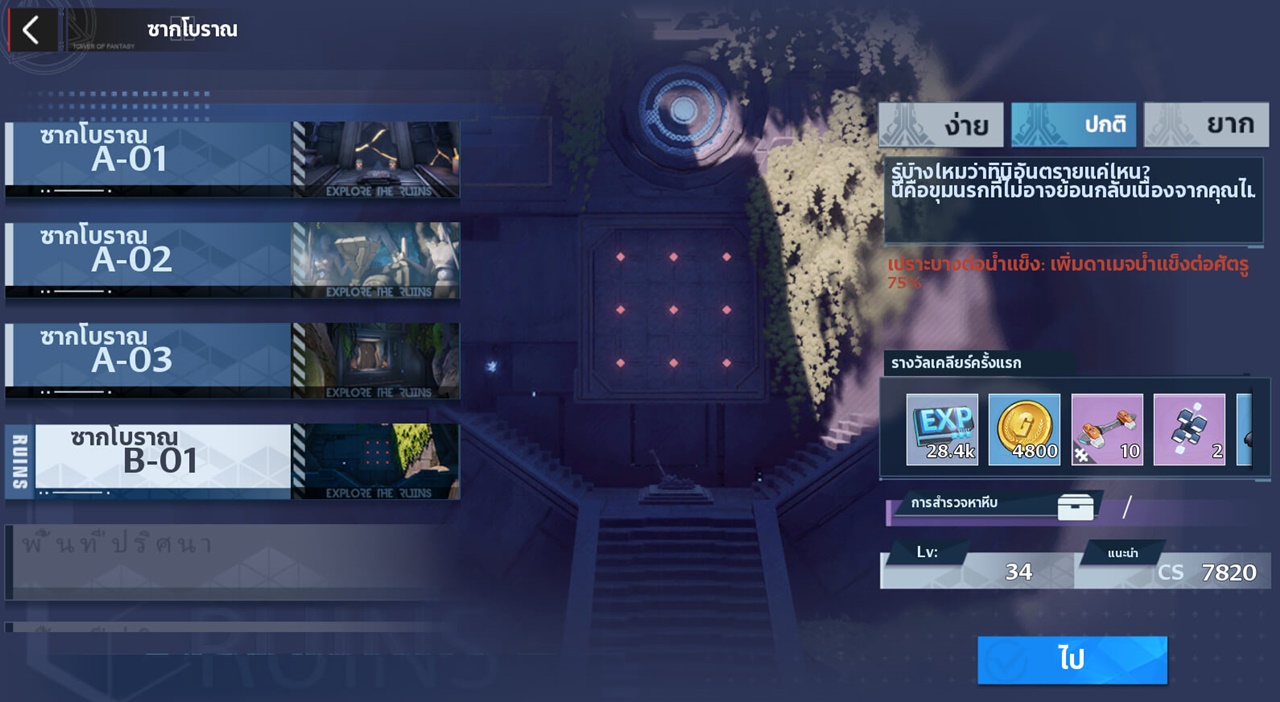1280x702 pixels.
Task: View the 4800 gold coin reward
Action: point(1024,429)
